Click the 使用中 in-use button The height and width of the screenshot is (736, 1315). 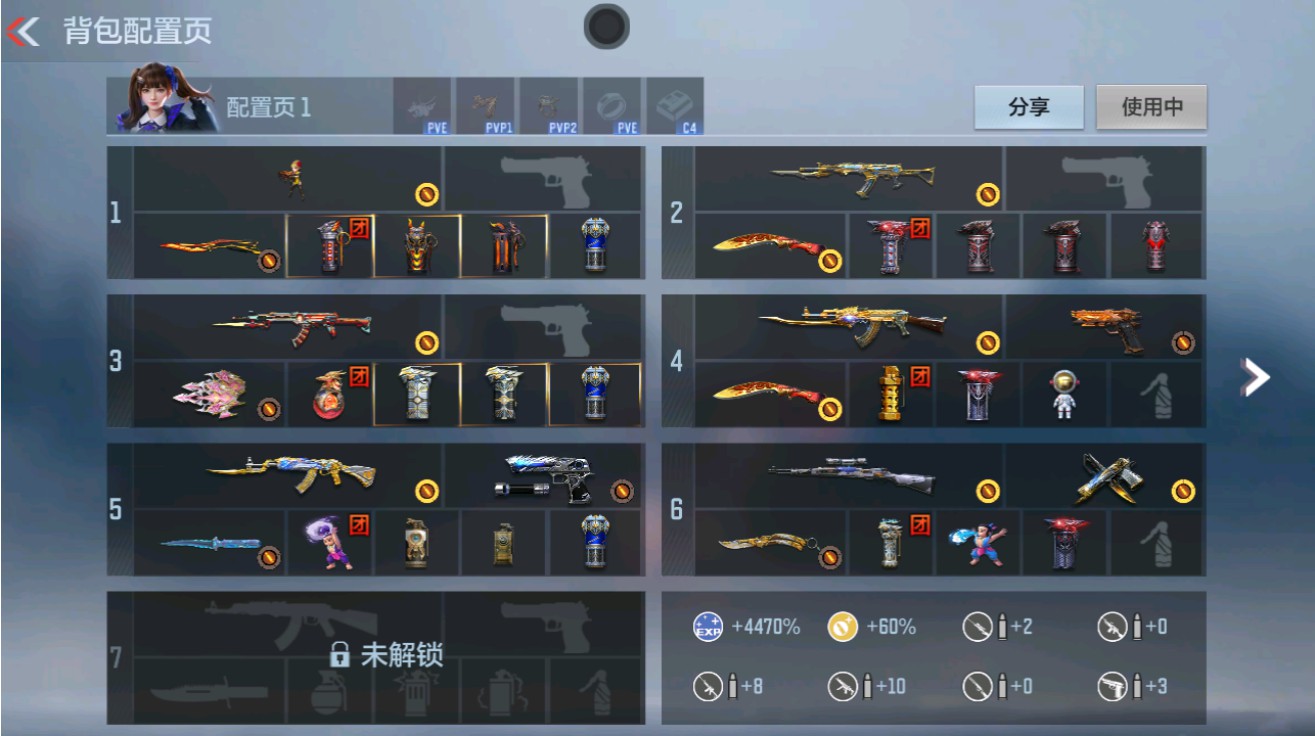(x=1149, y=107)
